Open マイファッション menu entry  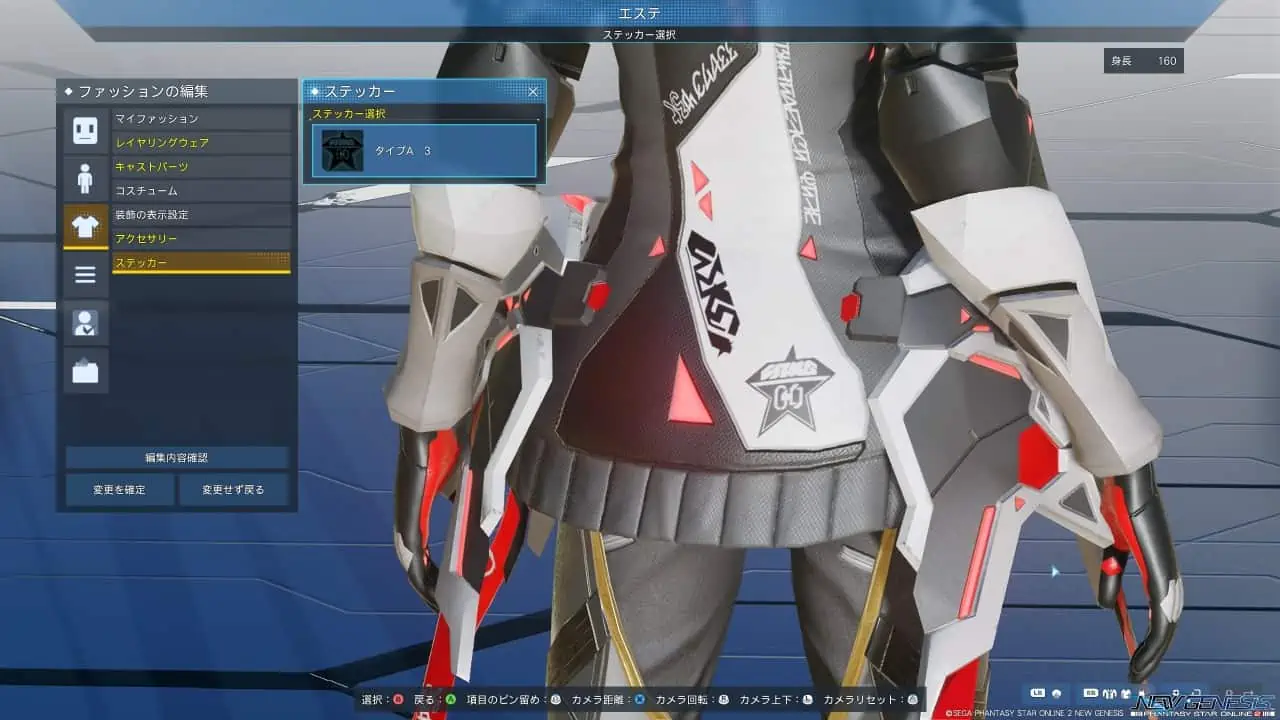tap(201, 119)
